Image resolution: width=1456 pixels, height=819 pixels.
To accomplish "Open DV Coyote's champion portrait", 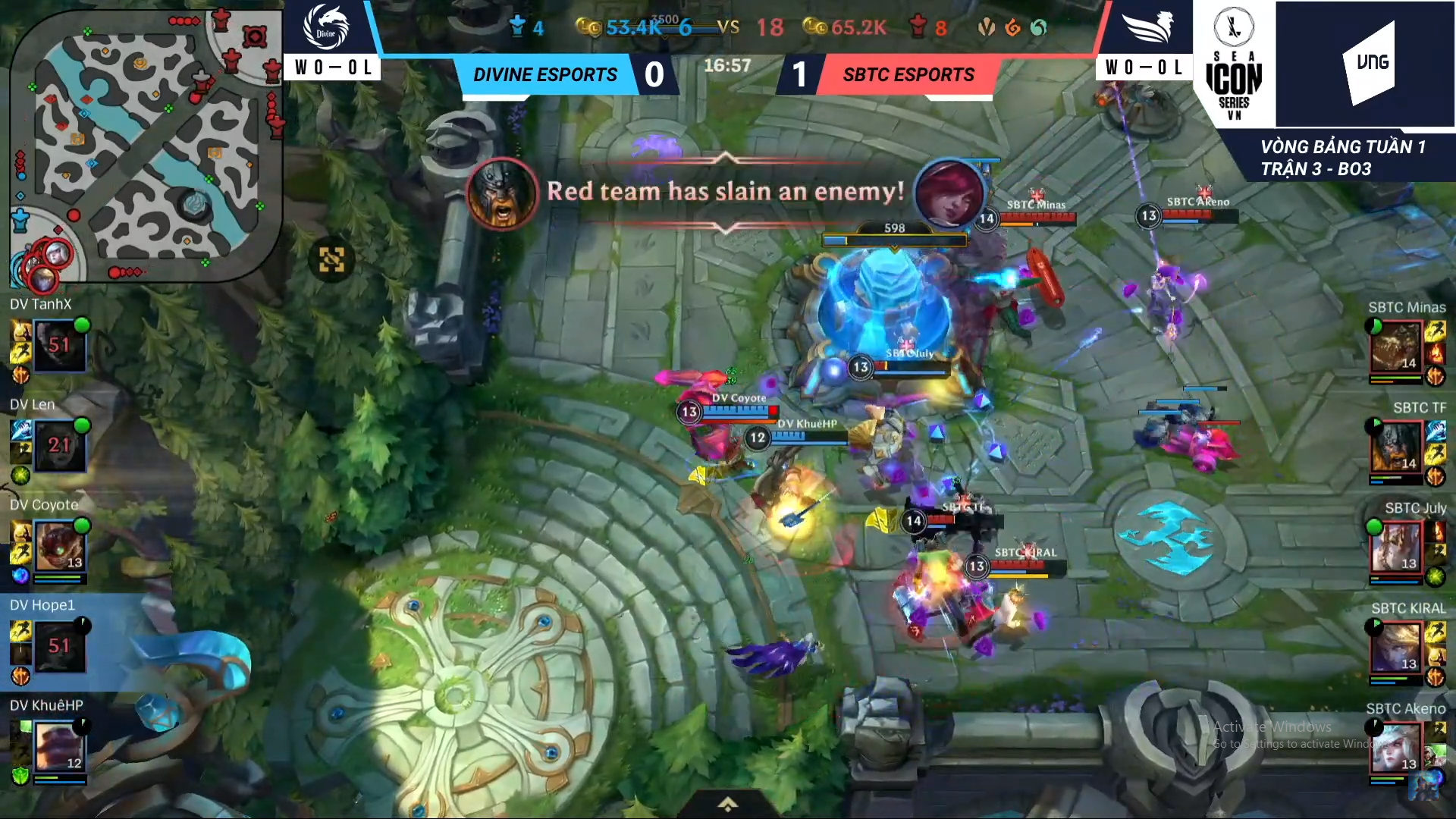I will [61, 544].
